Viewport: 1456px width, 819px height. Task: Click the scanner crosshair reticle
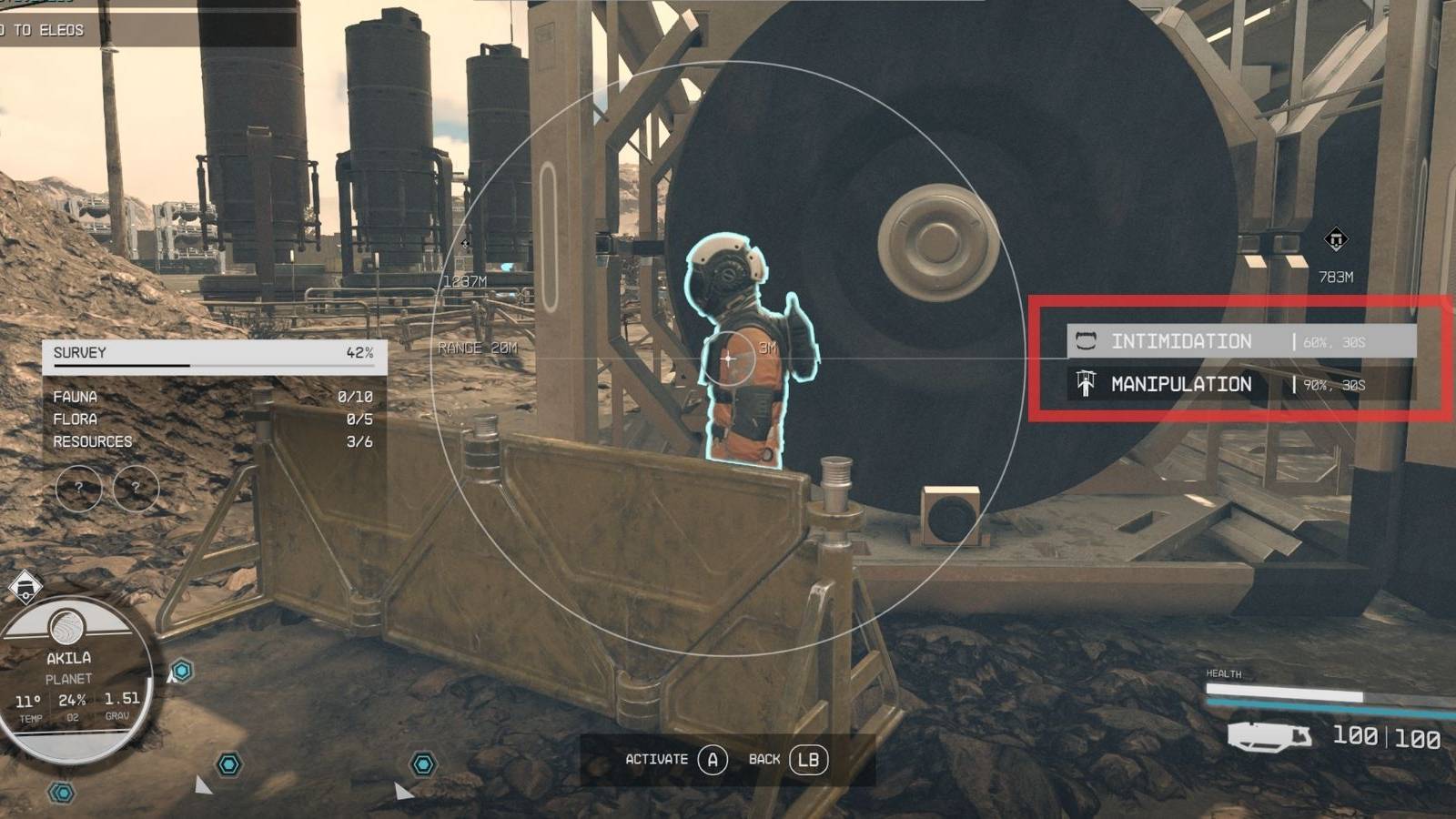click(728, 359)
